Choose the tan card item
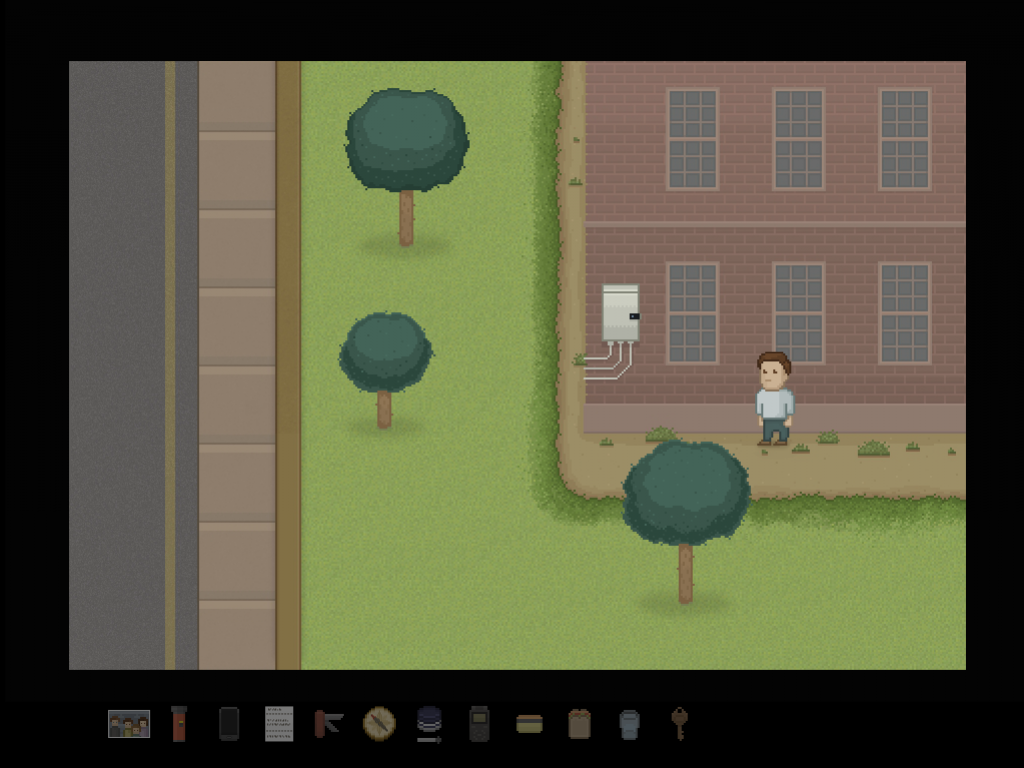 [529, 724]
